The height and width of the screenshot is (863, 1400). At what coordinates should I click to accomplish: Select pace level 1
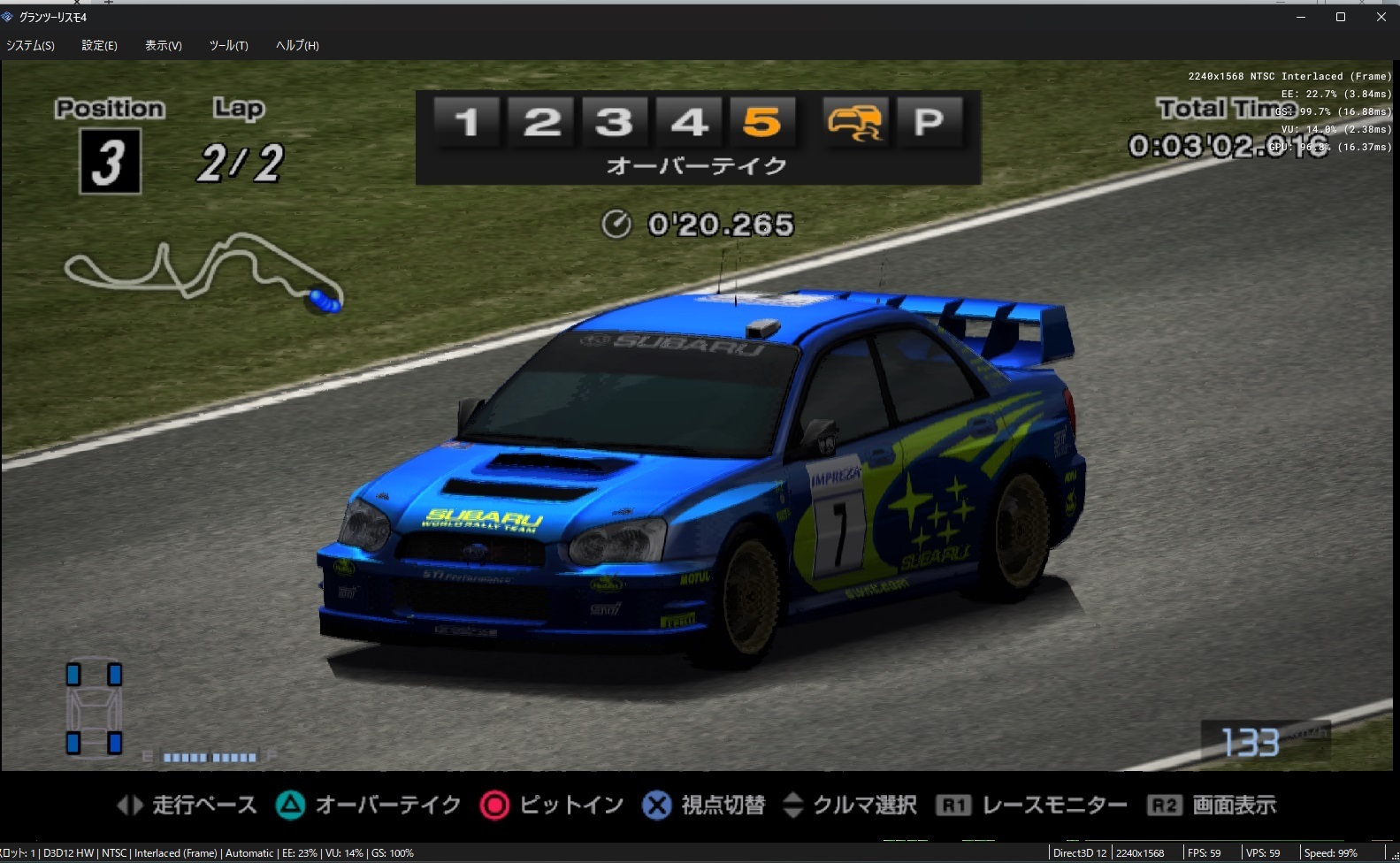467,121
